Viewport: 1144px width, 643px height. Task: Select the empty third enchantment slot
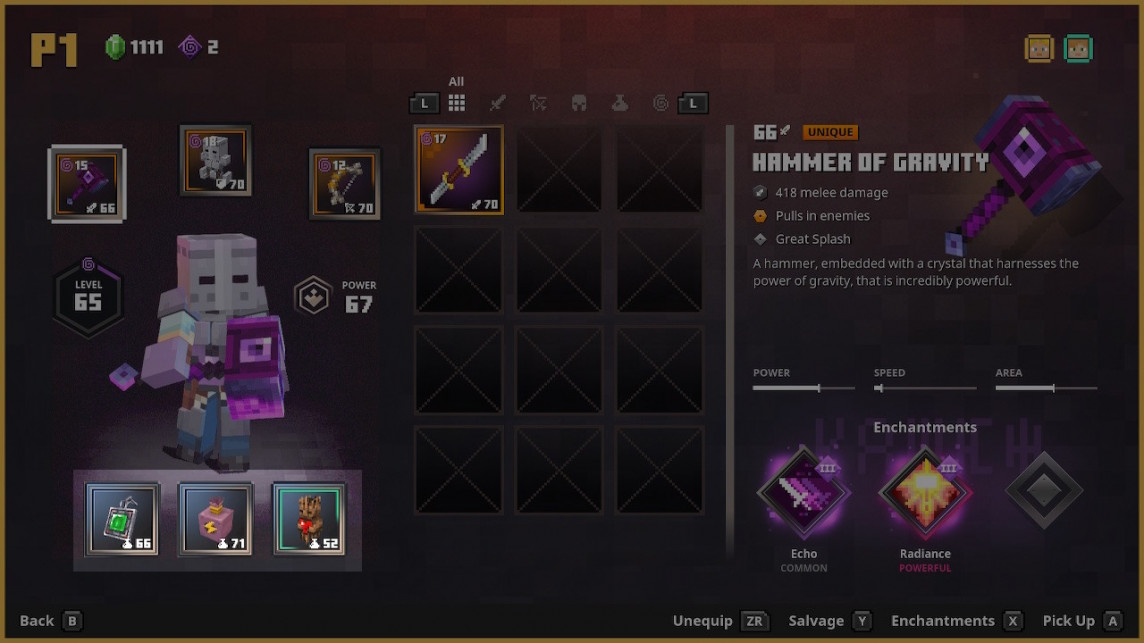tap(1044, 491)
